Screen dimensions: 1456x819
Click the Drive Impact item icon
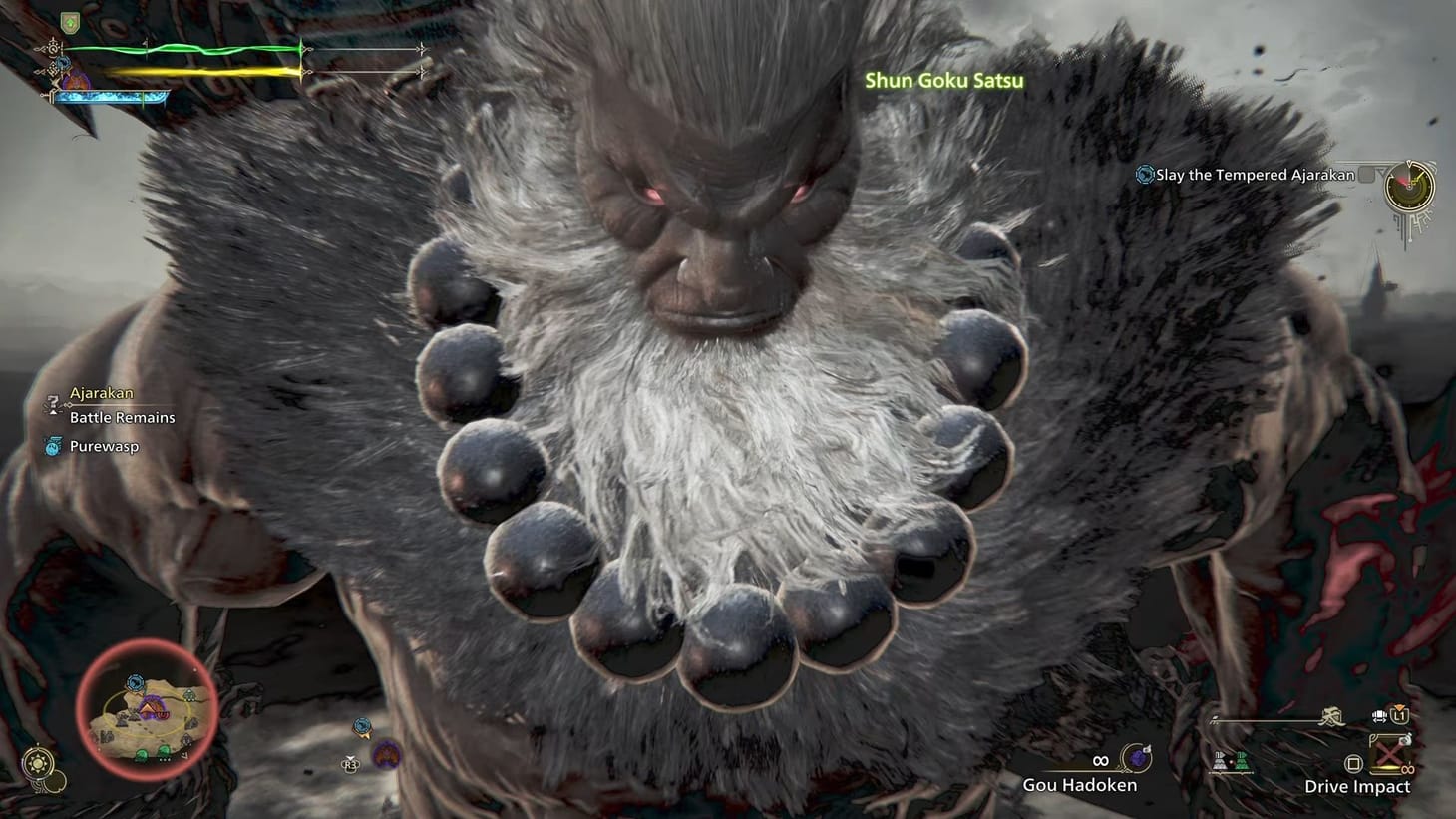pyautogui.click(x=1387, y=755)
